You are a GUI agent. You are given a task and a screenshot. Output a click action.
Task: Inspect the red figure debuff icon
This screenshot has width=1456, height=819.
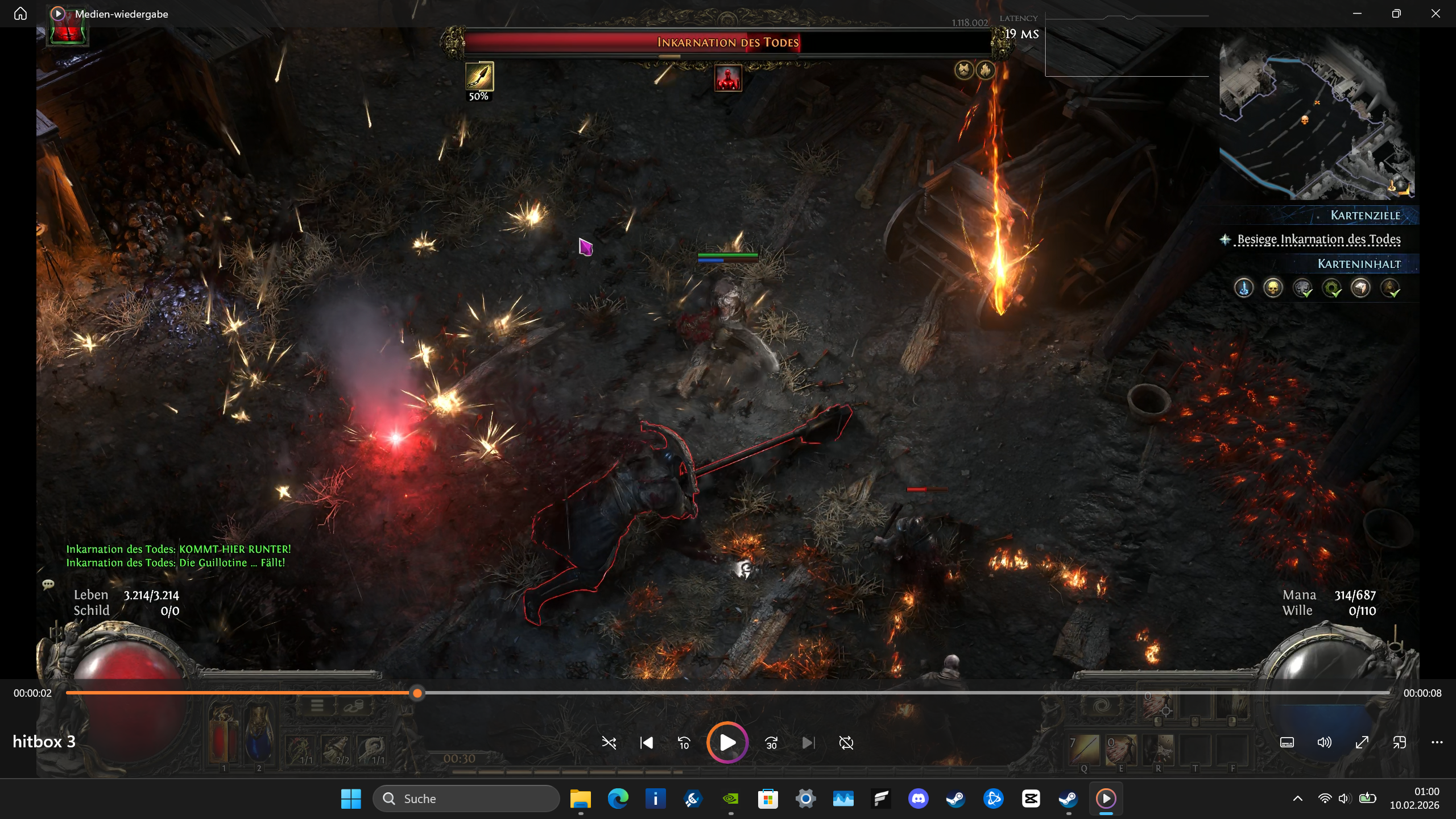point(728,78)
